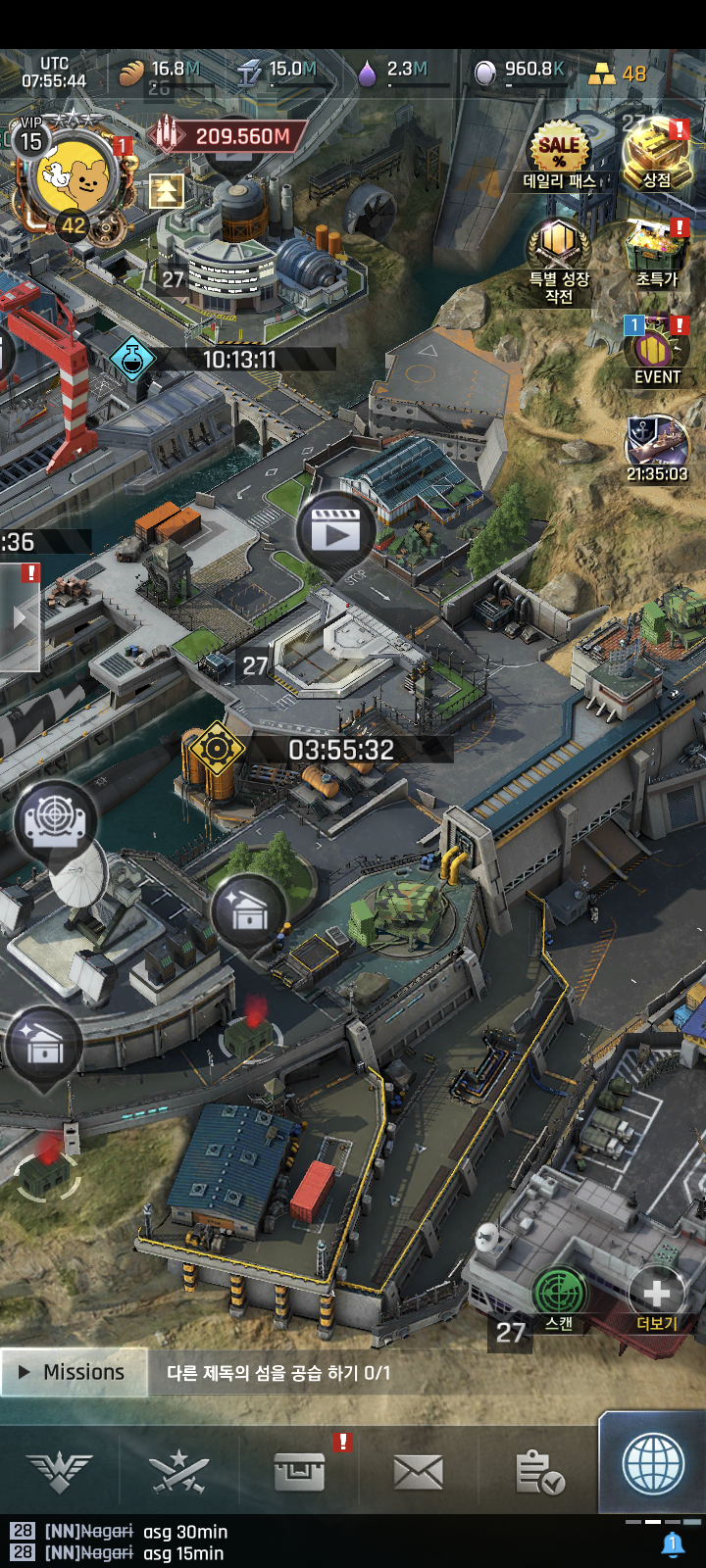This screenshot has height=1568, width=706.
Task: Open the clipboard checklist menu
Action: pyautogui.click(x=538, y=1471)
